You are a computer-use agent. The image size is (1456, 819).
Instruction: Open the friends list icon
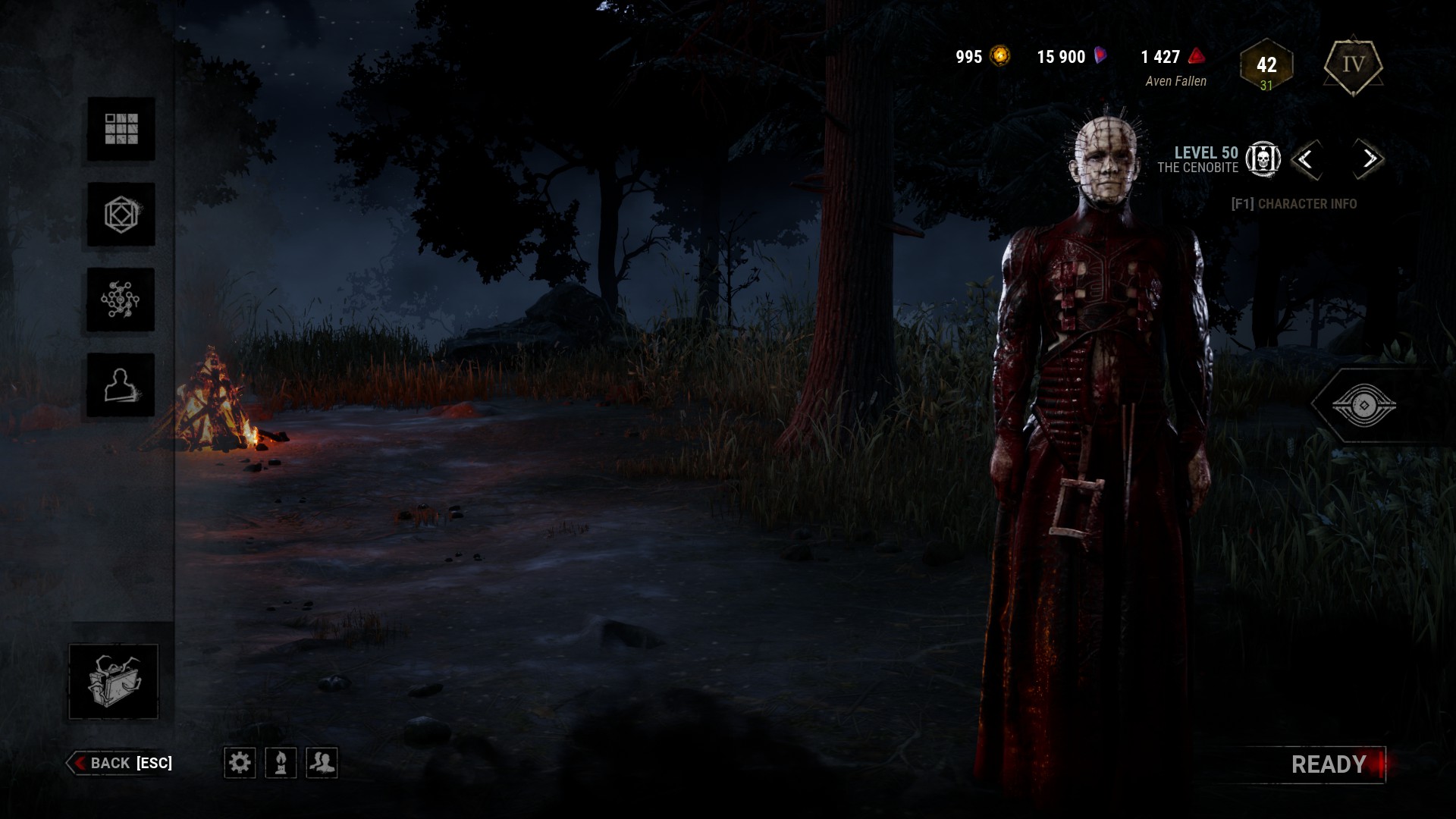322,762
